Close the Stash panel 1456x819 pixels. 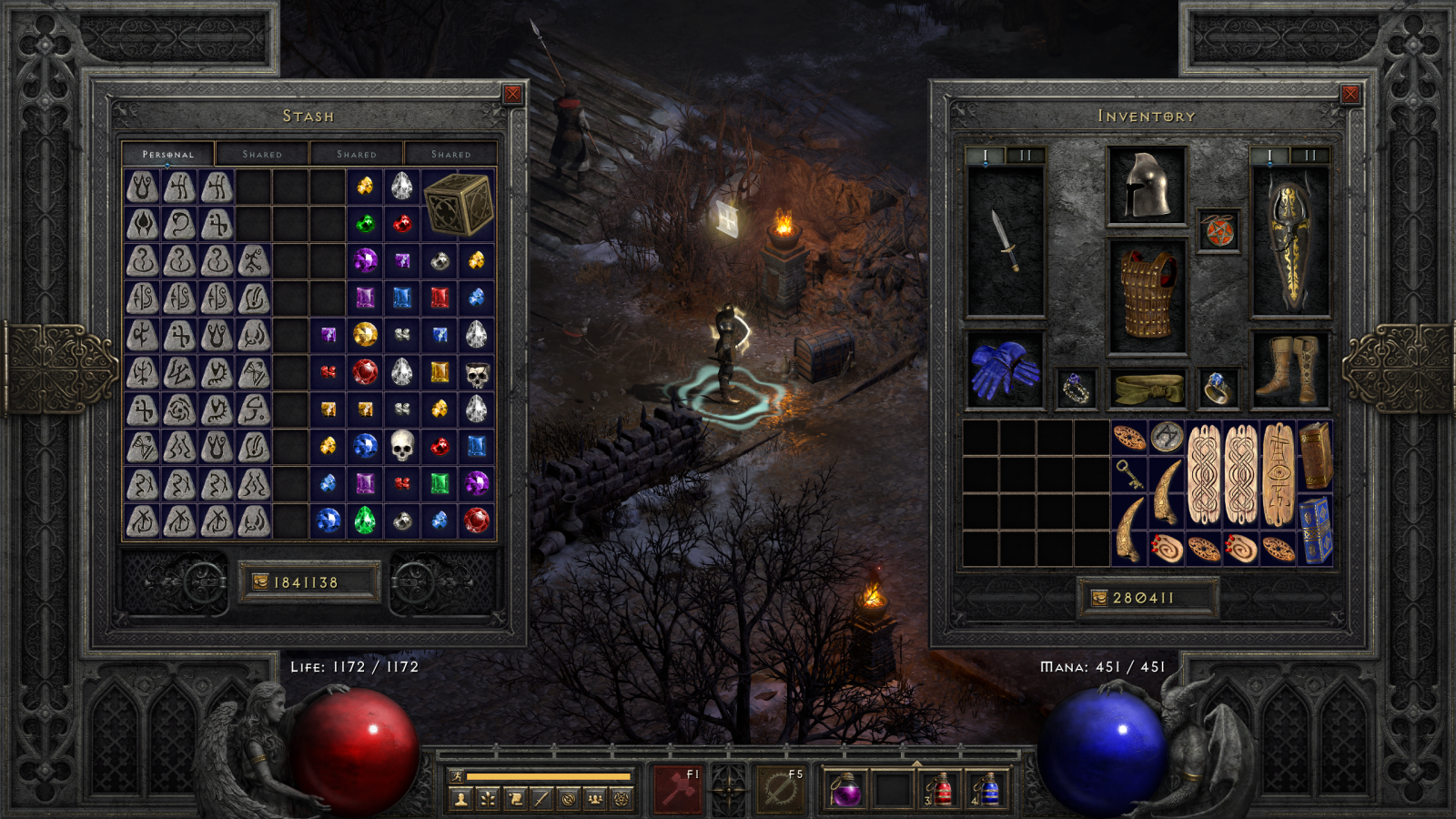click(x=513, y=94)
